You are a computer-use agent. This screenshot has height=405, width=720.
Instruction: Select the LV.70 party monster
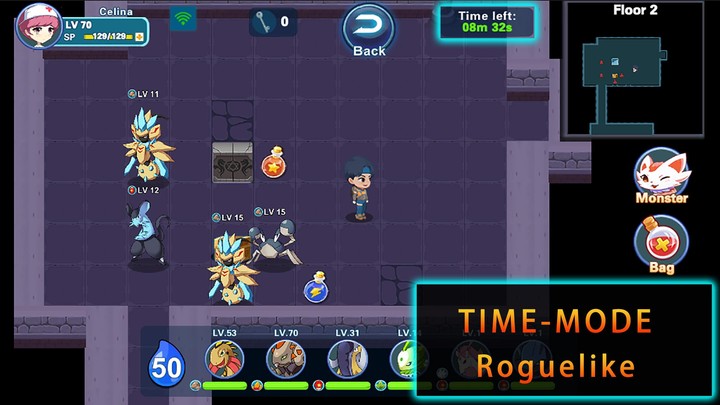(x=286, y=358)
